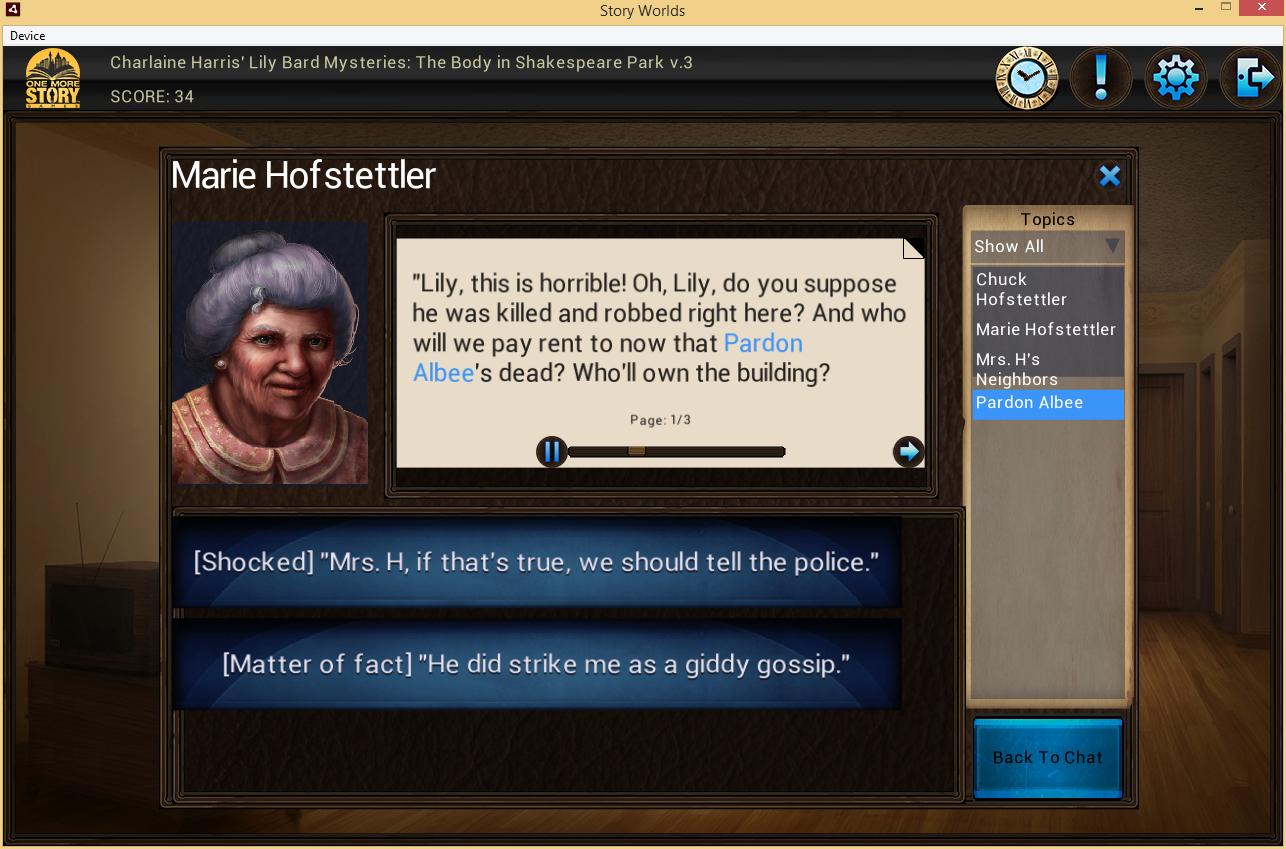Click the exit door arrow icon
Image resolution: width=1286 pixels, height=849 pixels.
point(1252,77)
